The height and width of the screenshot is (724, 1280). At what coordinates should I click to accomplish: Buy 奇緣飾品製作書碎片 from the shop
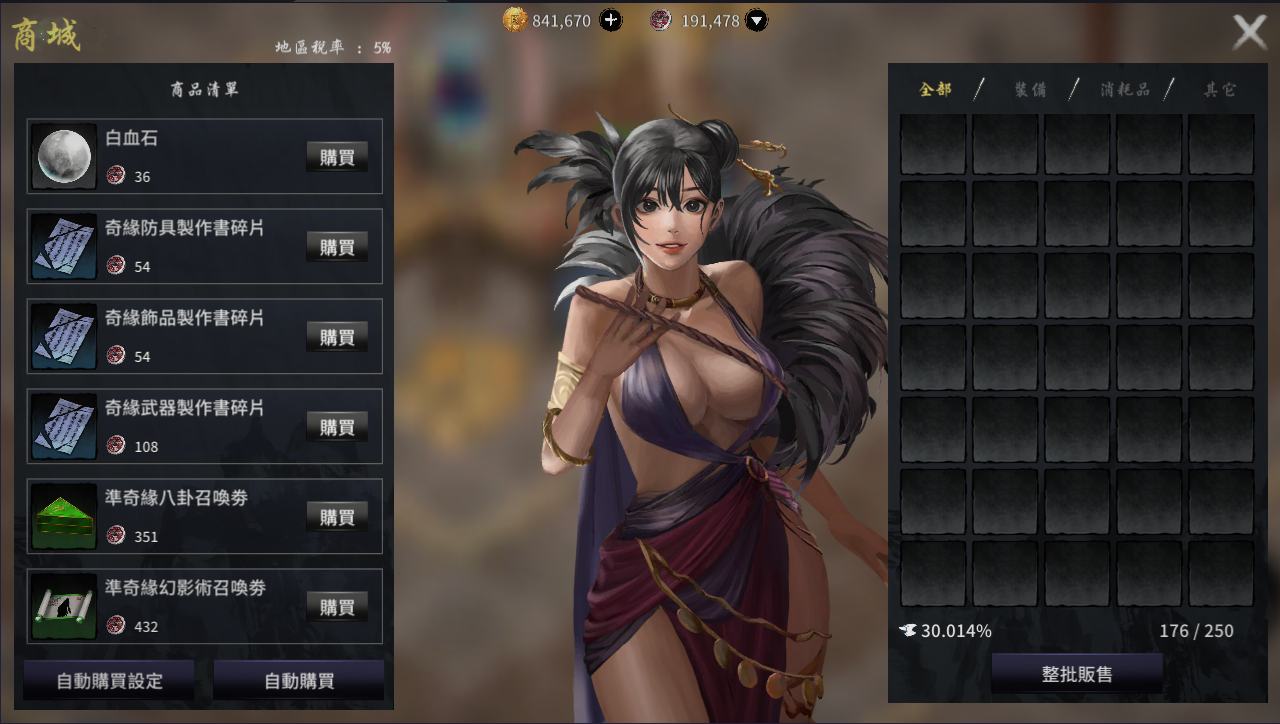click(337, 337)
